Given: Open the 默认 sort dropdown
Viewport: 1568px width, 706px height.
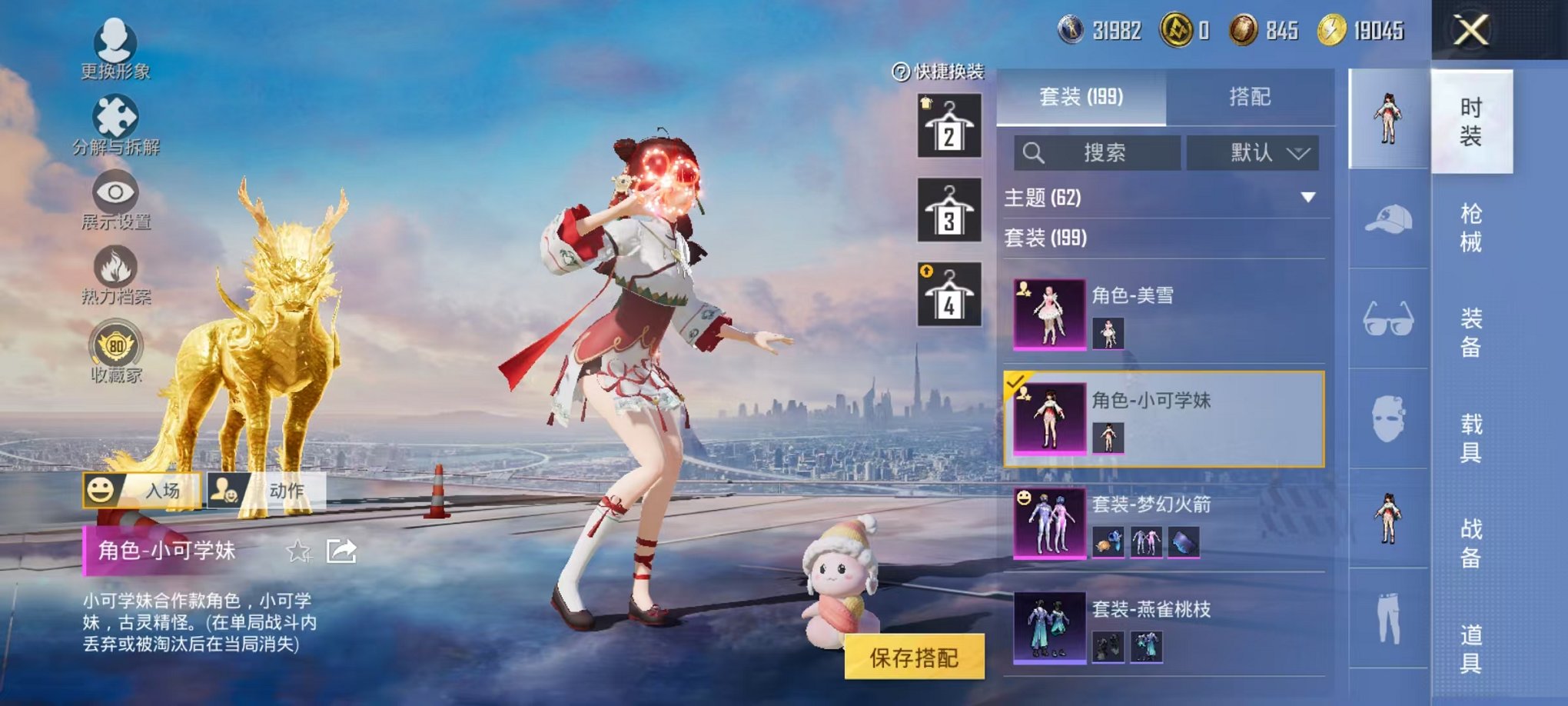Looking at the screenshot, I should click(x=1253, y=153).
